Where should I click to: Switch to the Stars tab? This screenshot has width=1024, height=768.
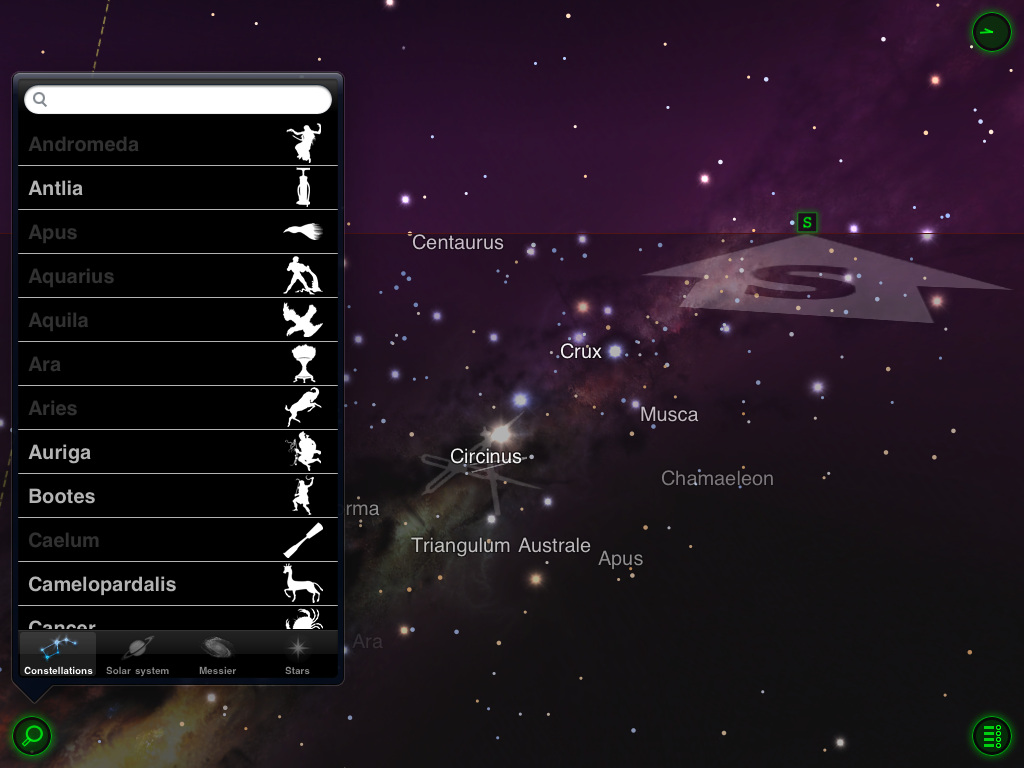coord(297,655)
